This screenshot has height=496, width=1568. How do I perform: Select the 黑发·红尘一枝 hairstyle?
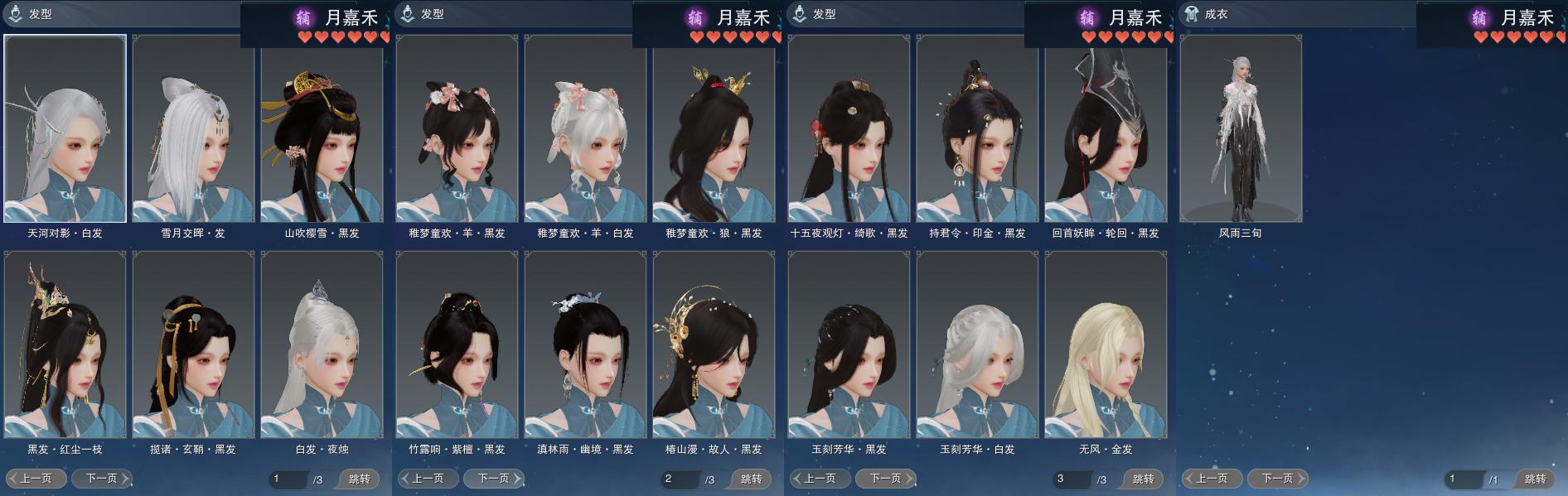[x=65, y=344]
